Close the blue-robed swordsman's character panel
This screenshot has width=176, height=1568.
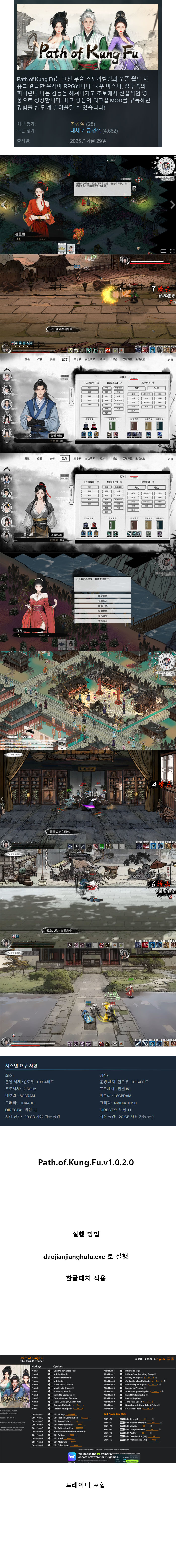click(x=170, y=359)
